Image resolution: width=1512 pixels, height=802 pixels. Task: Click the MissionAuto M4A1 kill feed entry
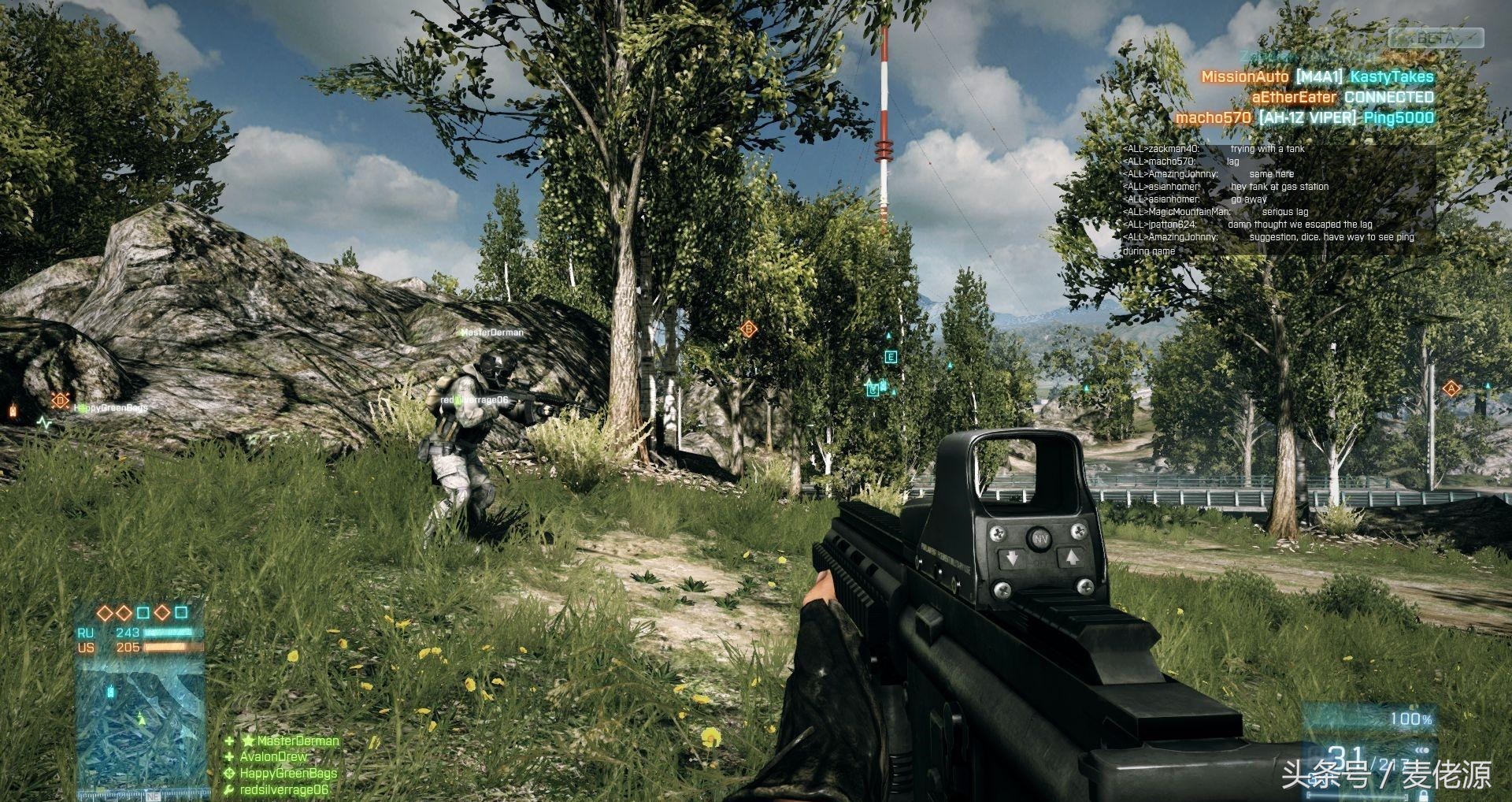1317,76
